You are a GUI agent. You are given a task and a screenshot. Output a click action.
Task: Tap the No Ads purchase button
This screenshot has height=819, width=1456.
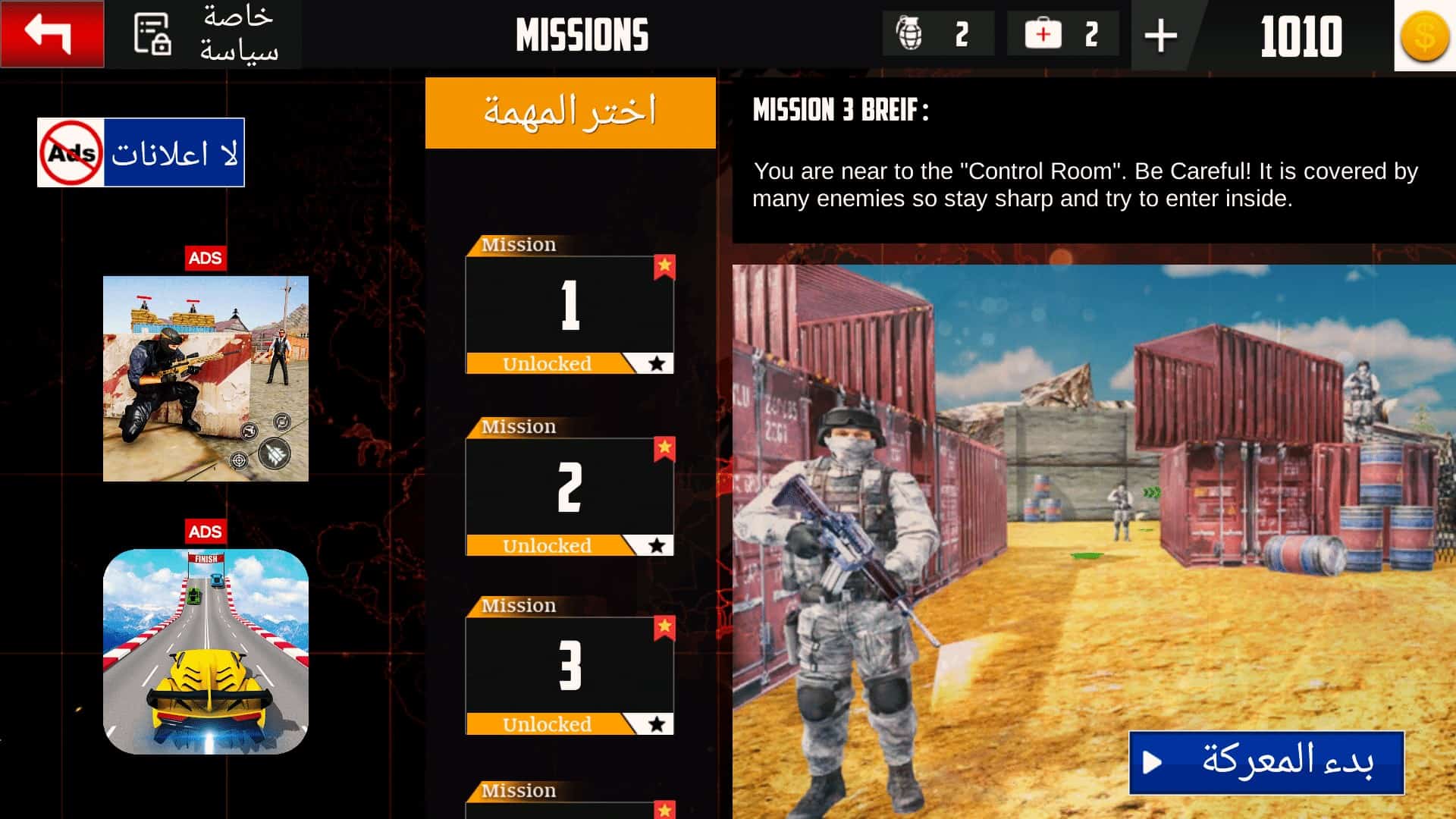click(x=141, y=152)
